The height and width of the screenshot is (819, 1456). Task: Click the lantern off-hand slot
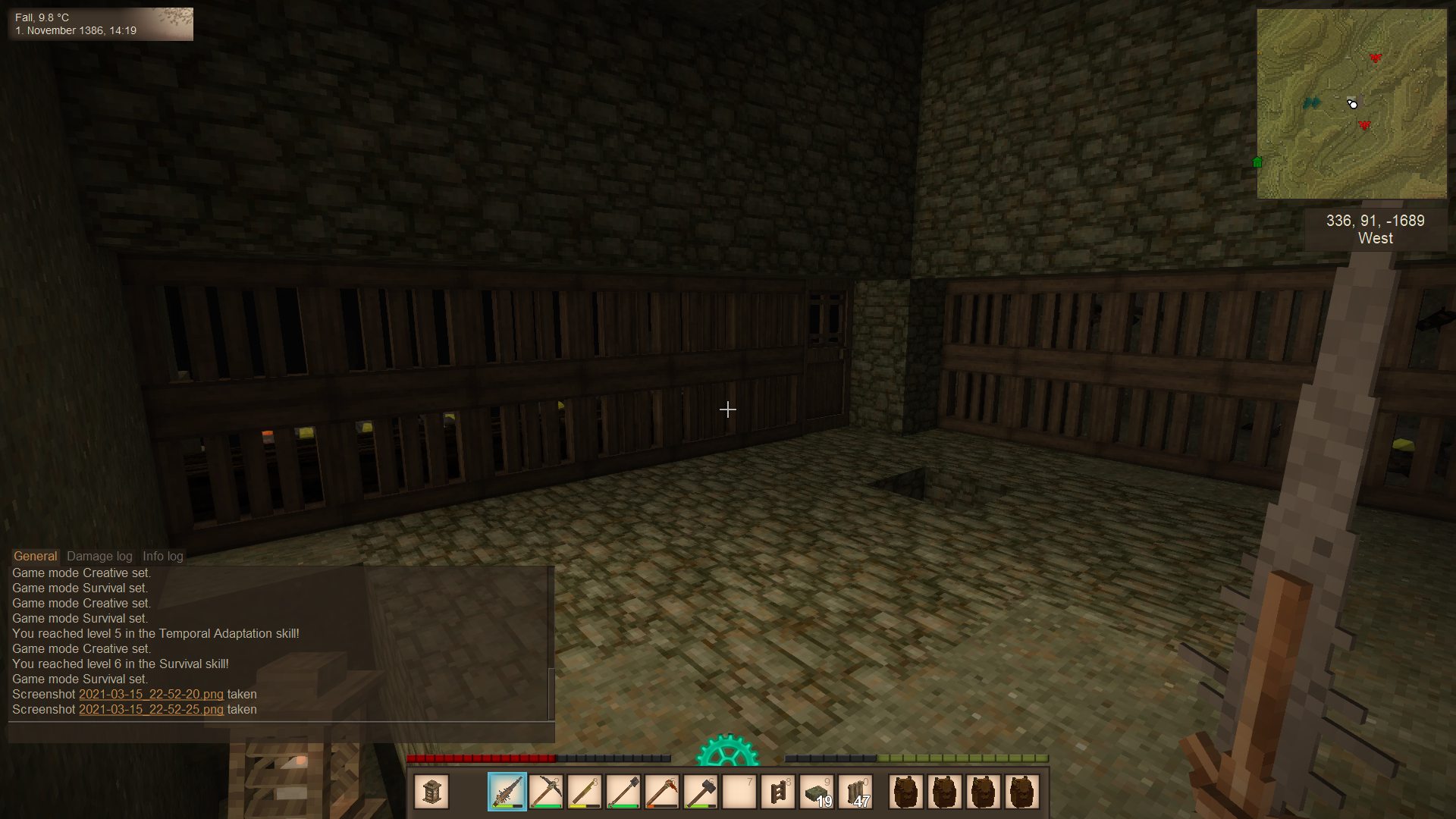coord(431,792)
